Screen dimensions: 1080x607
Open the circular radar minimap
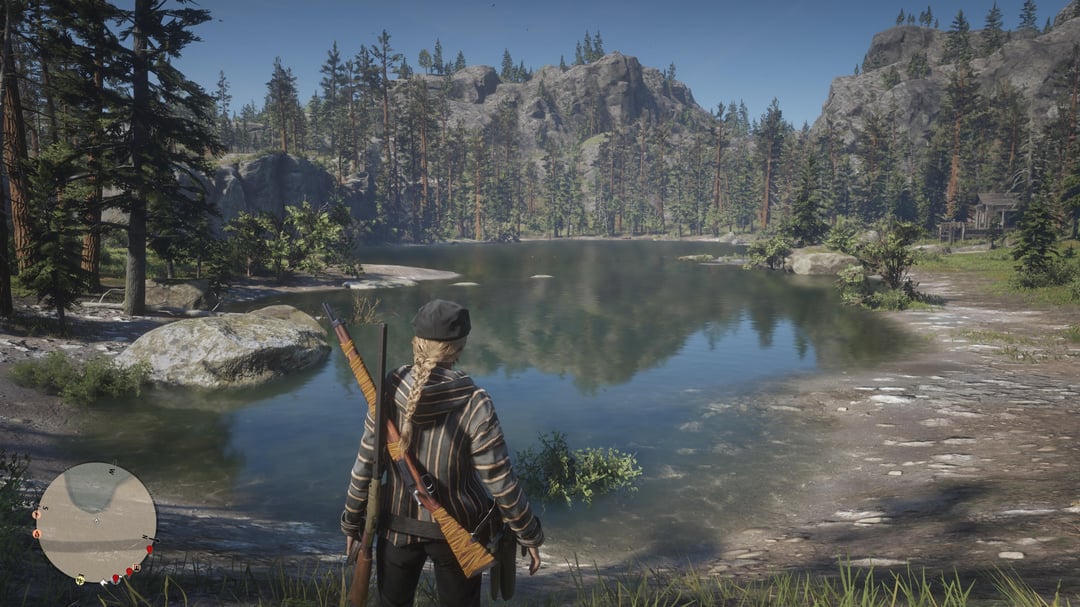click(97, 522)
